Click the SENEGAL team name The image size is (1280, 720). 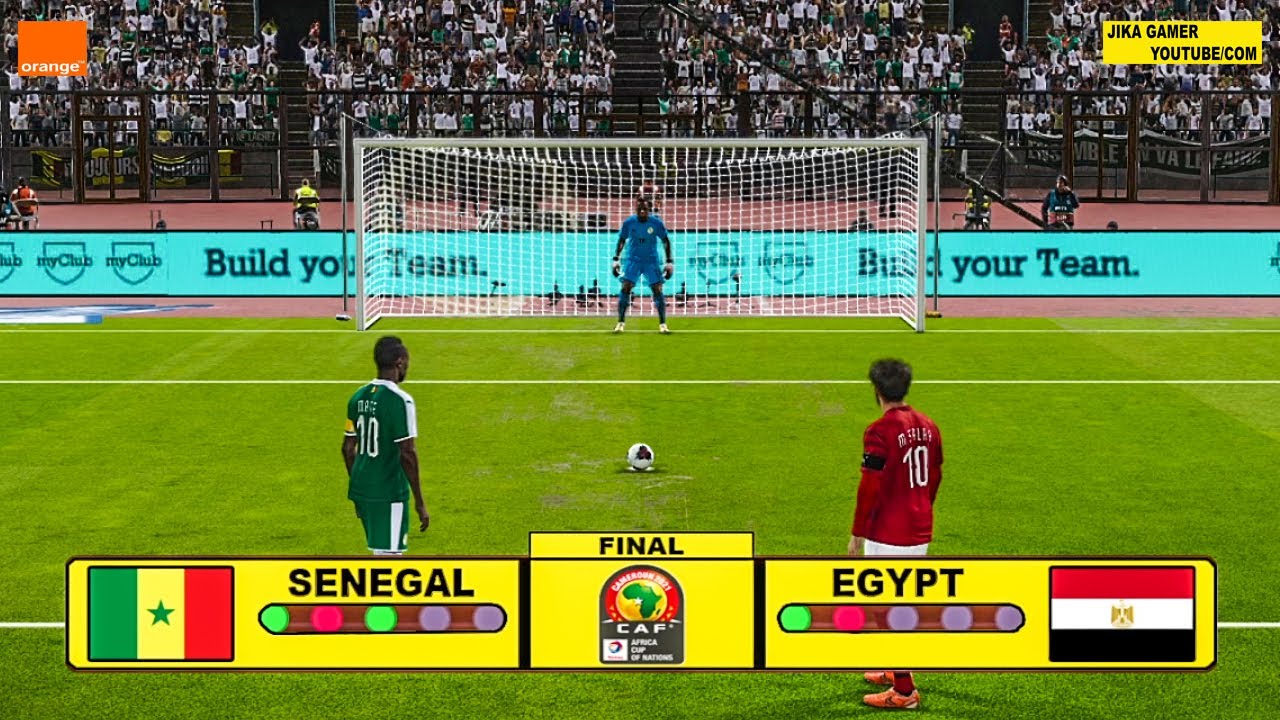tap(381, 582)
